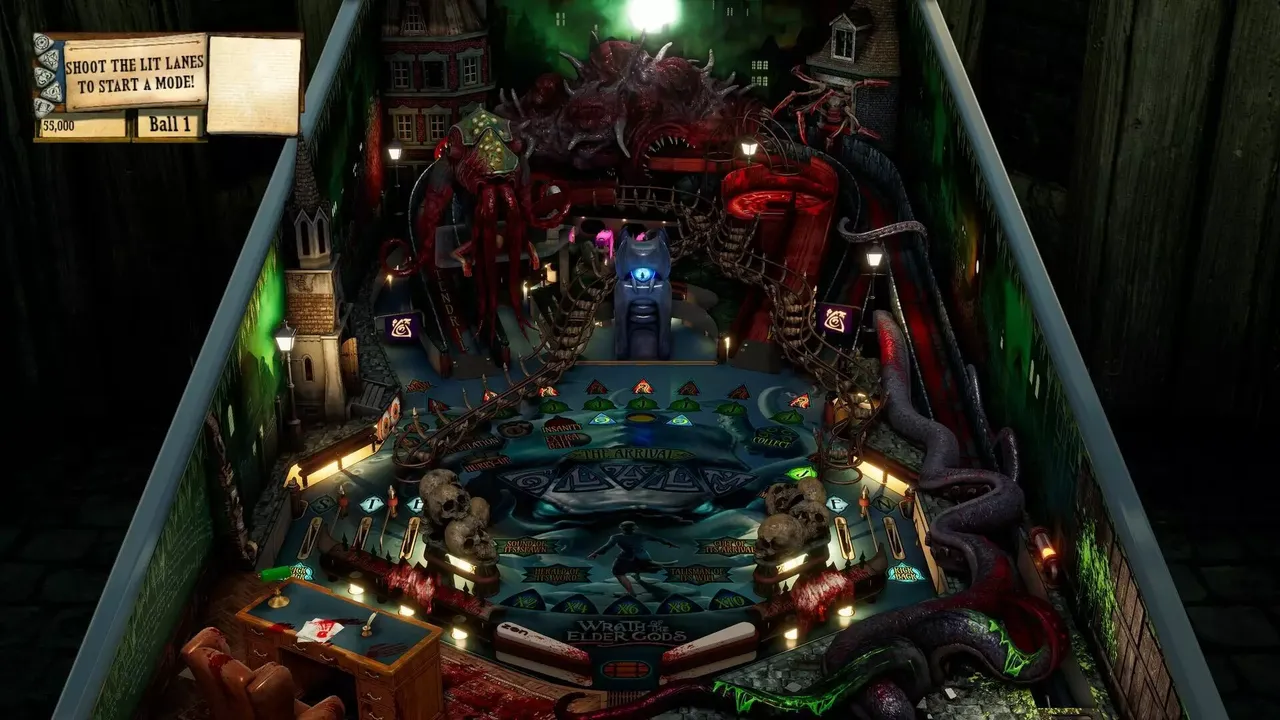Screen dimensions: 1280x720
Task: Click the Collect light on the right side
Action: tap(771, 438)
